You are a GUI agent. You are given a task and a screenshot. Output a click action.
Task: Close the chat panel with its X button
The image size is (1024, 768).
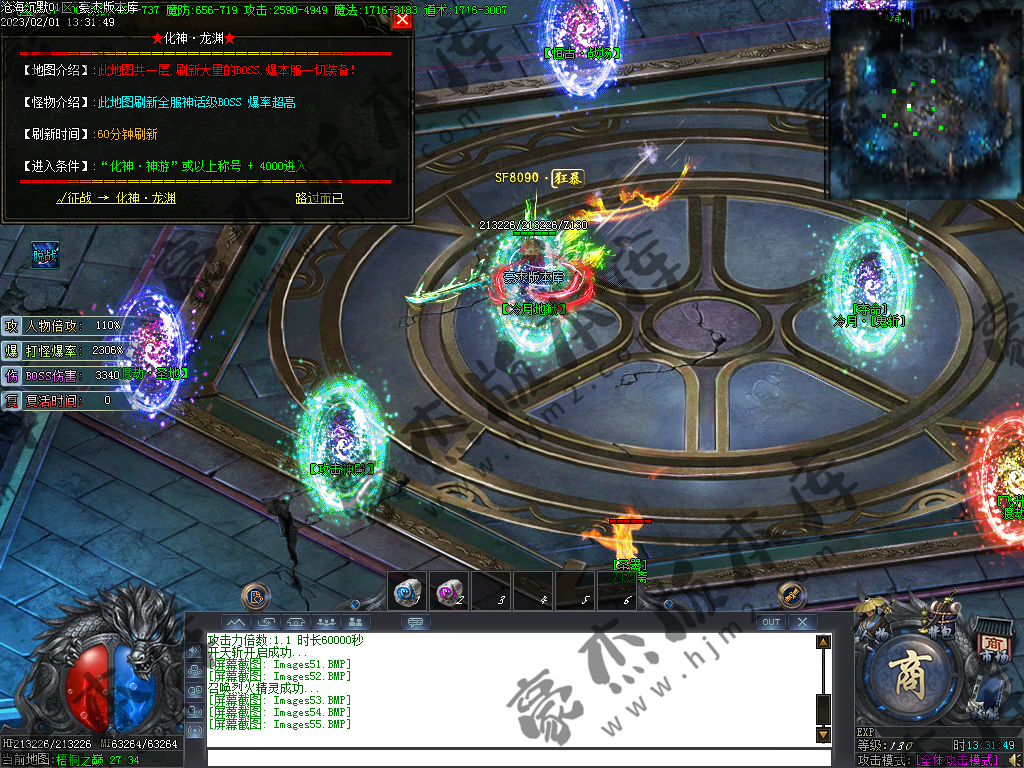[x=802, y=622]
